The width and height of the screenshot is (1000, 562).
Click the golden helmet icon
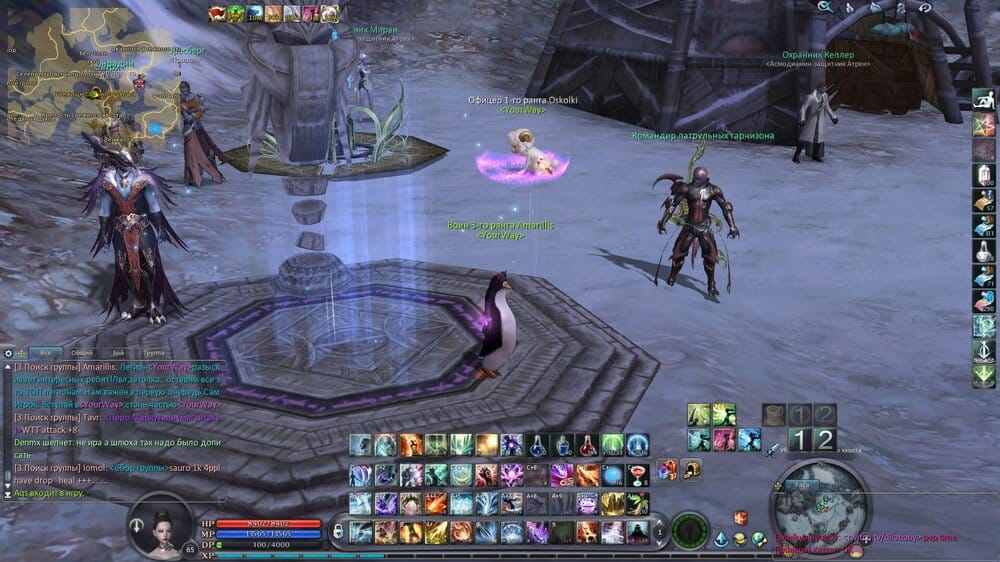coord(691,469)
